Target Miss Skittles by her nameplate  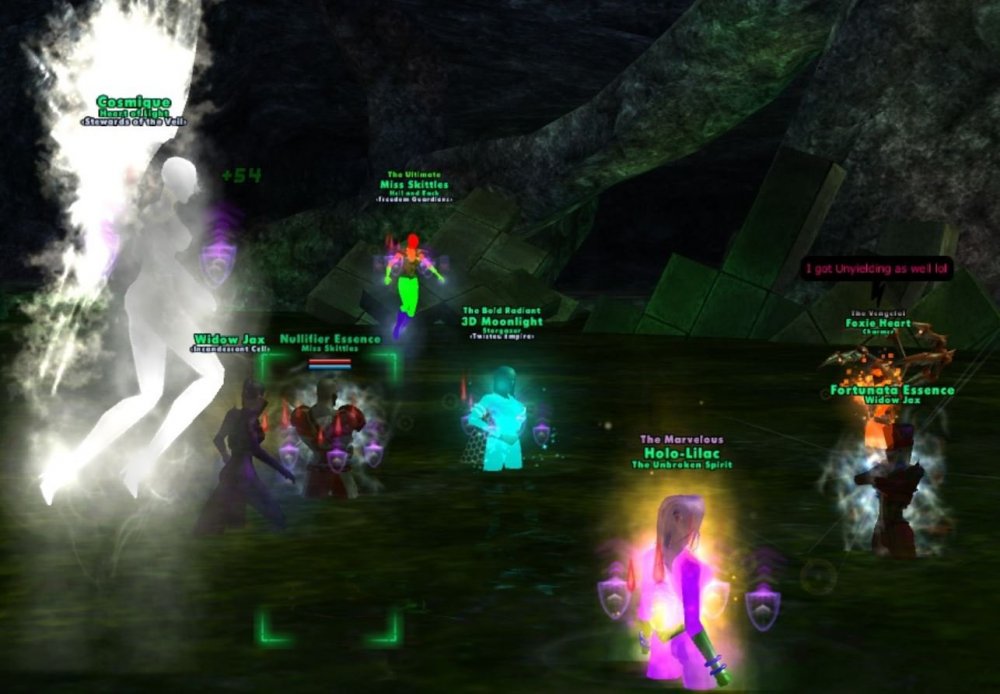click(x=414, y=185)
